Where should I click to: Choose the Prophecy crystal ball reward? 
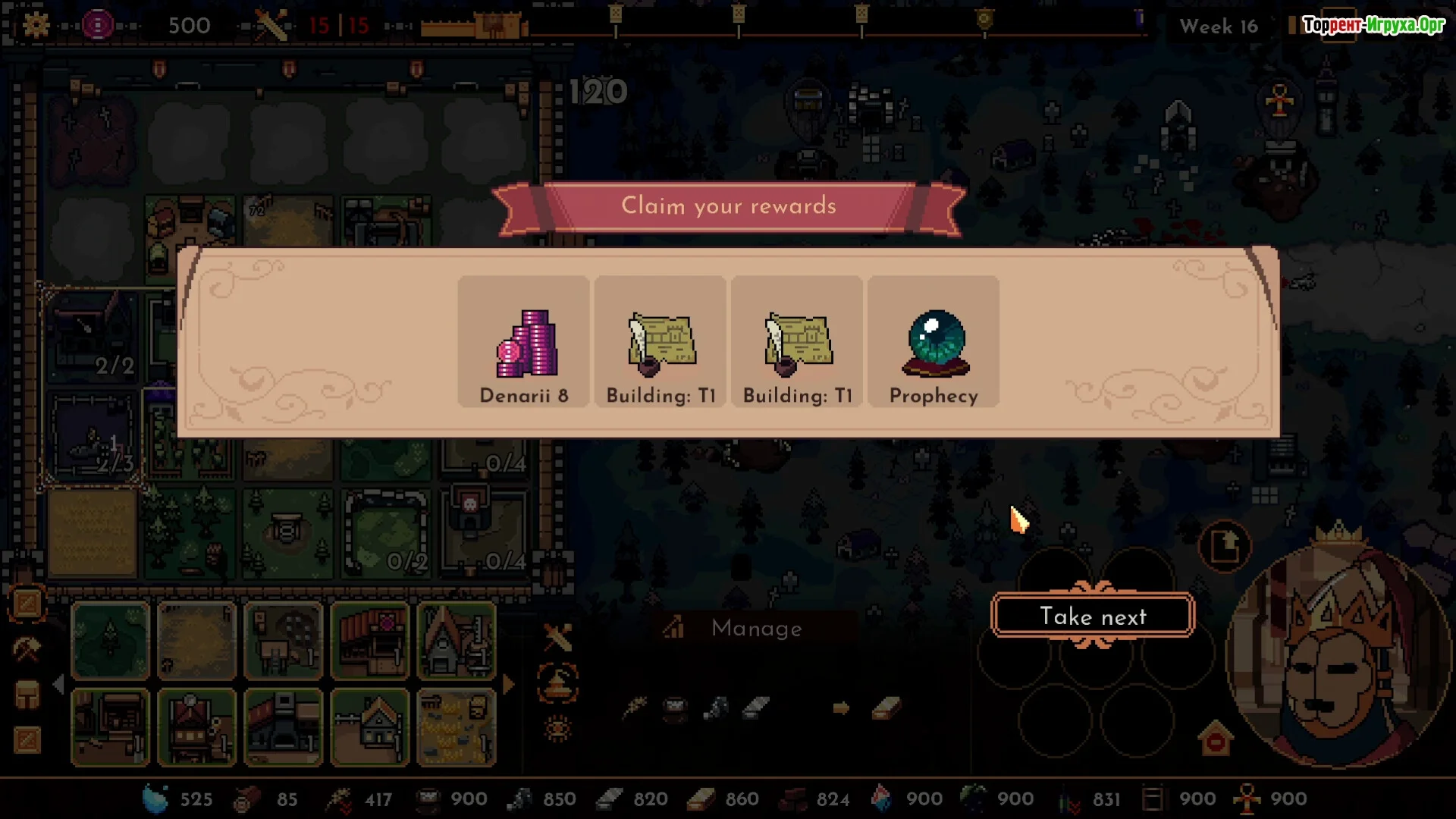[934, 343]
